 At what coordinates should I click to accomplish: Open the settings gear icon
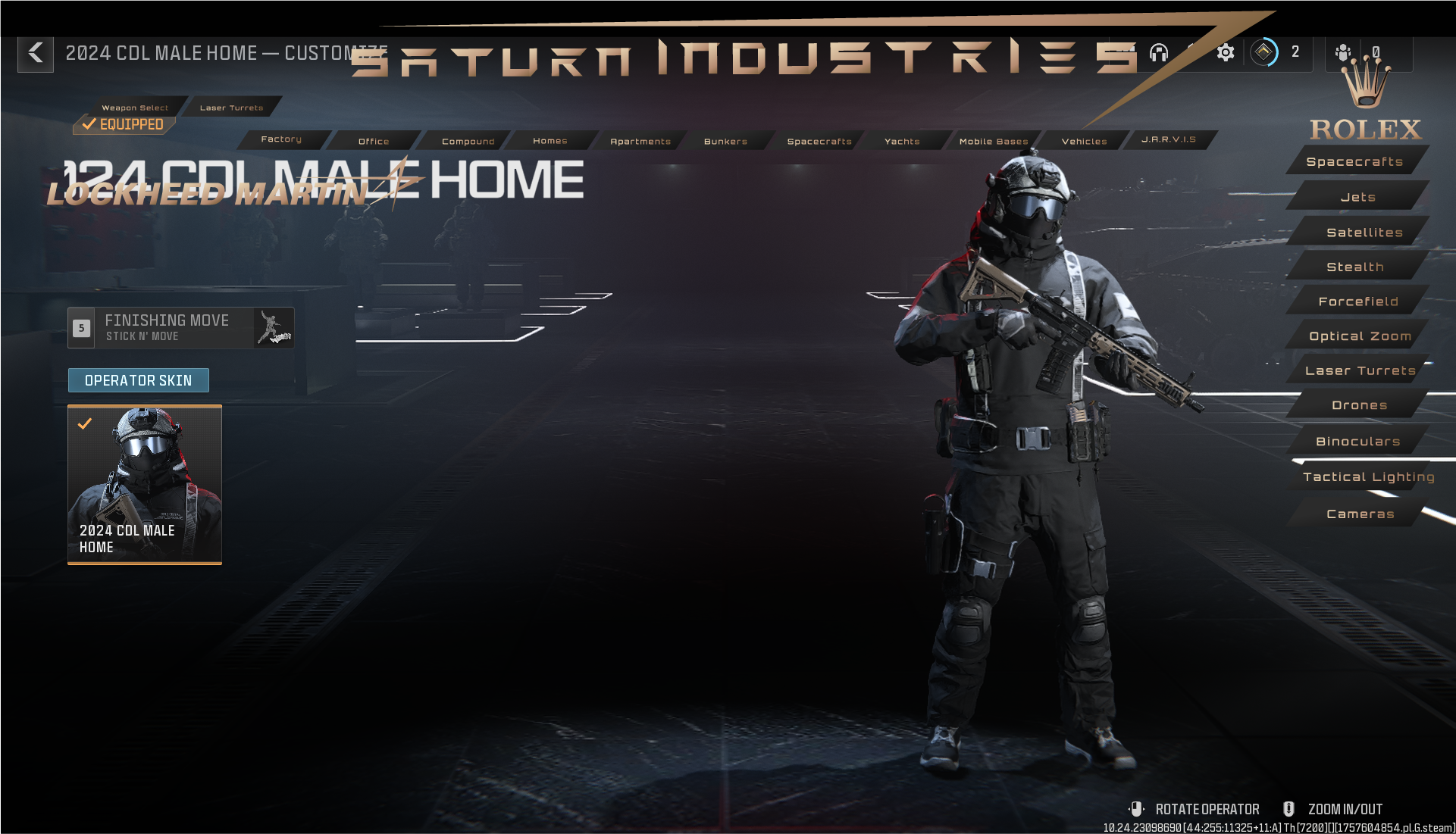point(1225,52)
